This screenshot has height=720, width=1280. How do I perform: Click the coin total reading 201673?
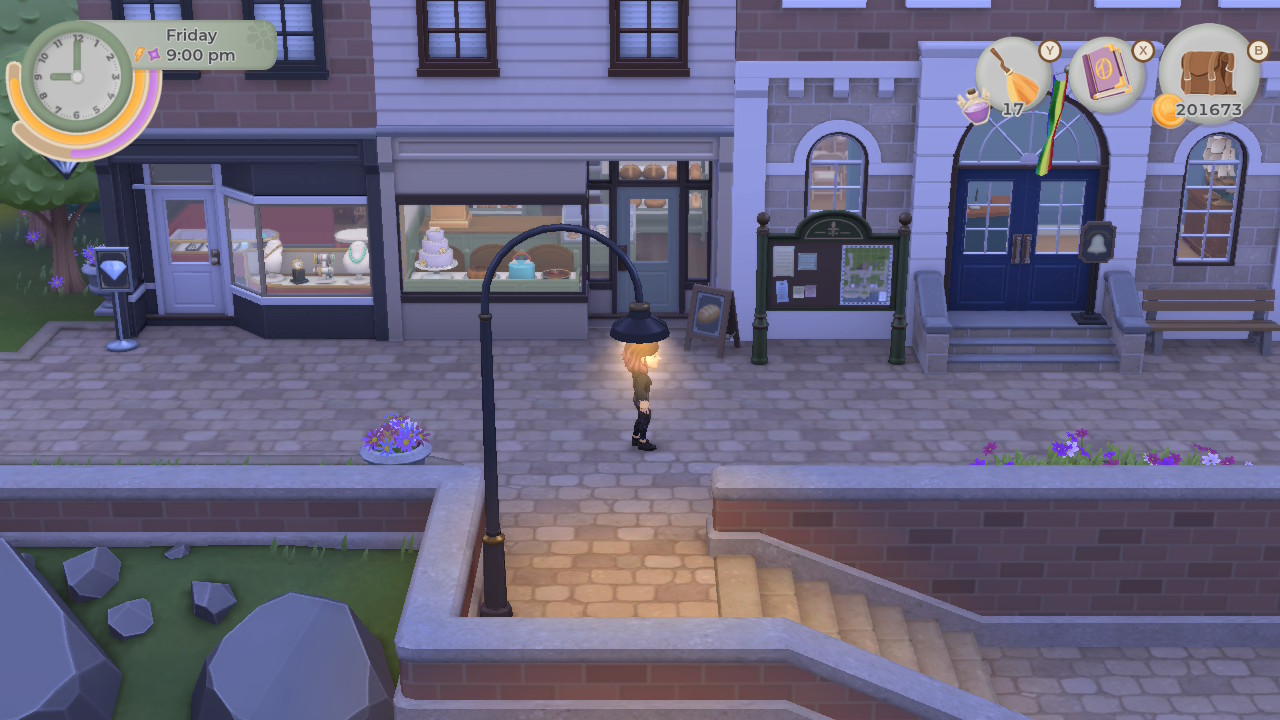pos(1209,110)
